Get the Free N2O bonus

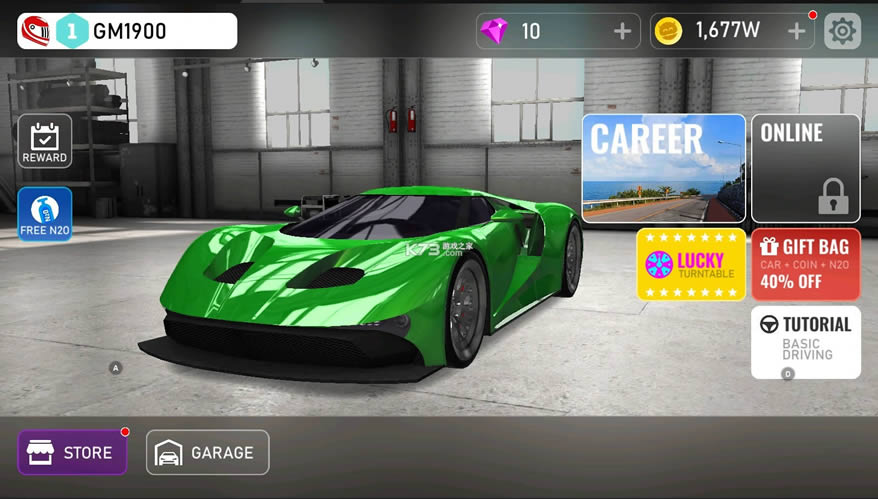pos(45,214)
